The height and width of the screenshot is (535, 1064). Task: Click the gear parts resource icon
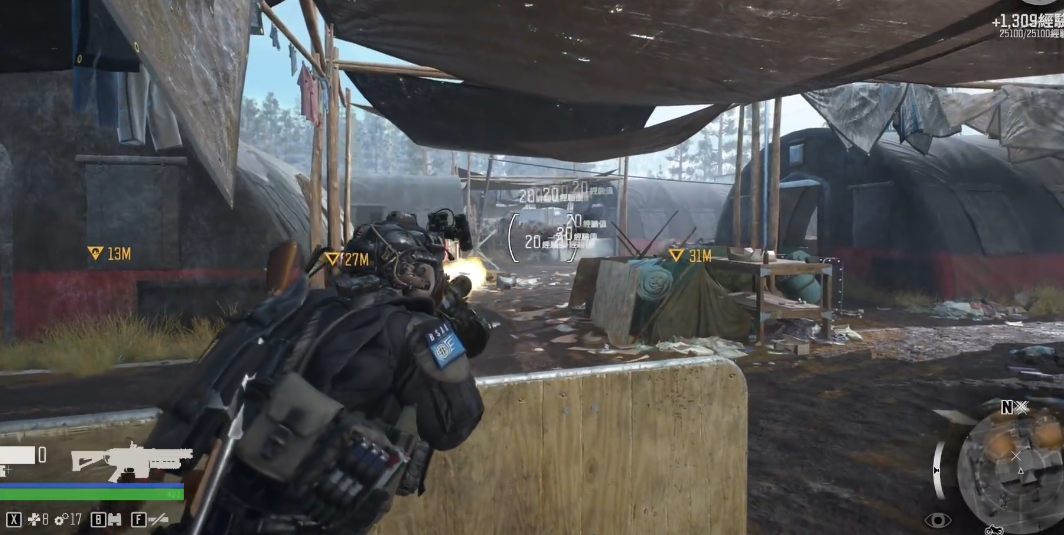pyautogui.click(x=61, y=520)
